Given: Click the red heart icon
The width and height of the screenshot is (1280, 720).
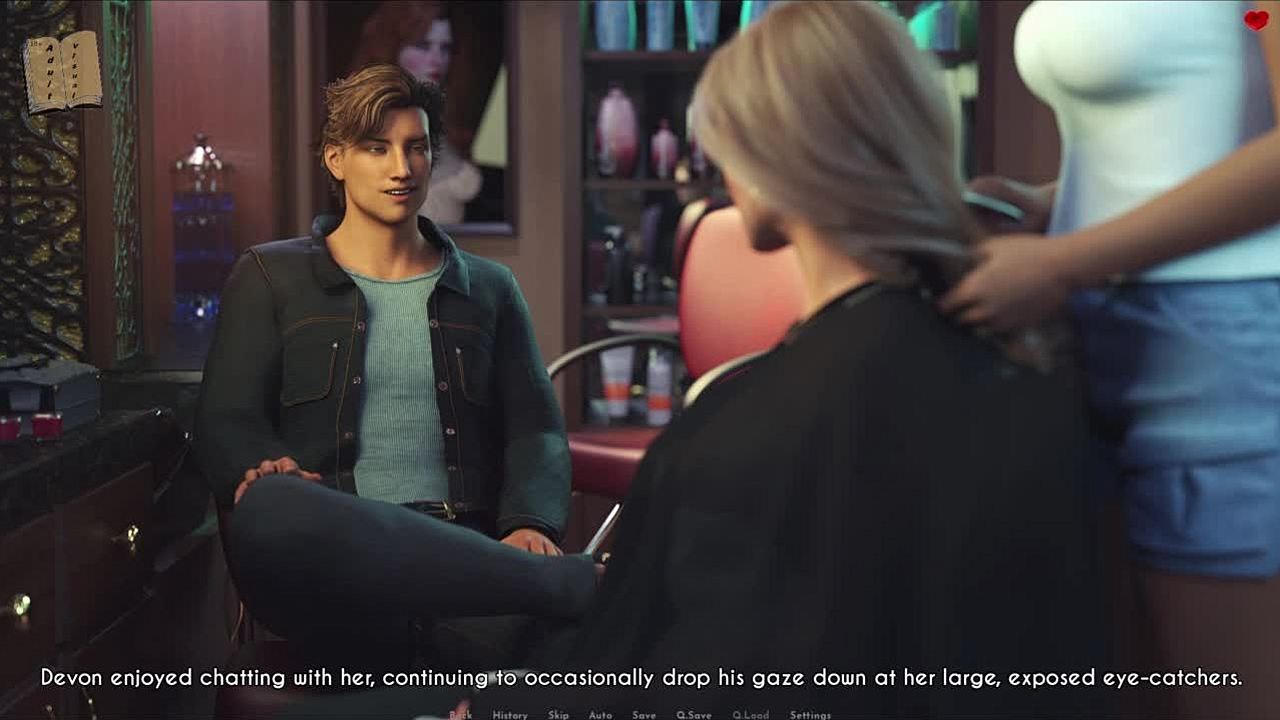Looking at the screenshot, I should (1256, 20).
